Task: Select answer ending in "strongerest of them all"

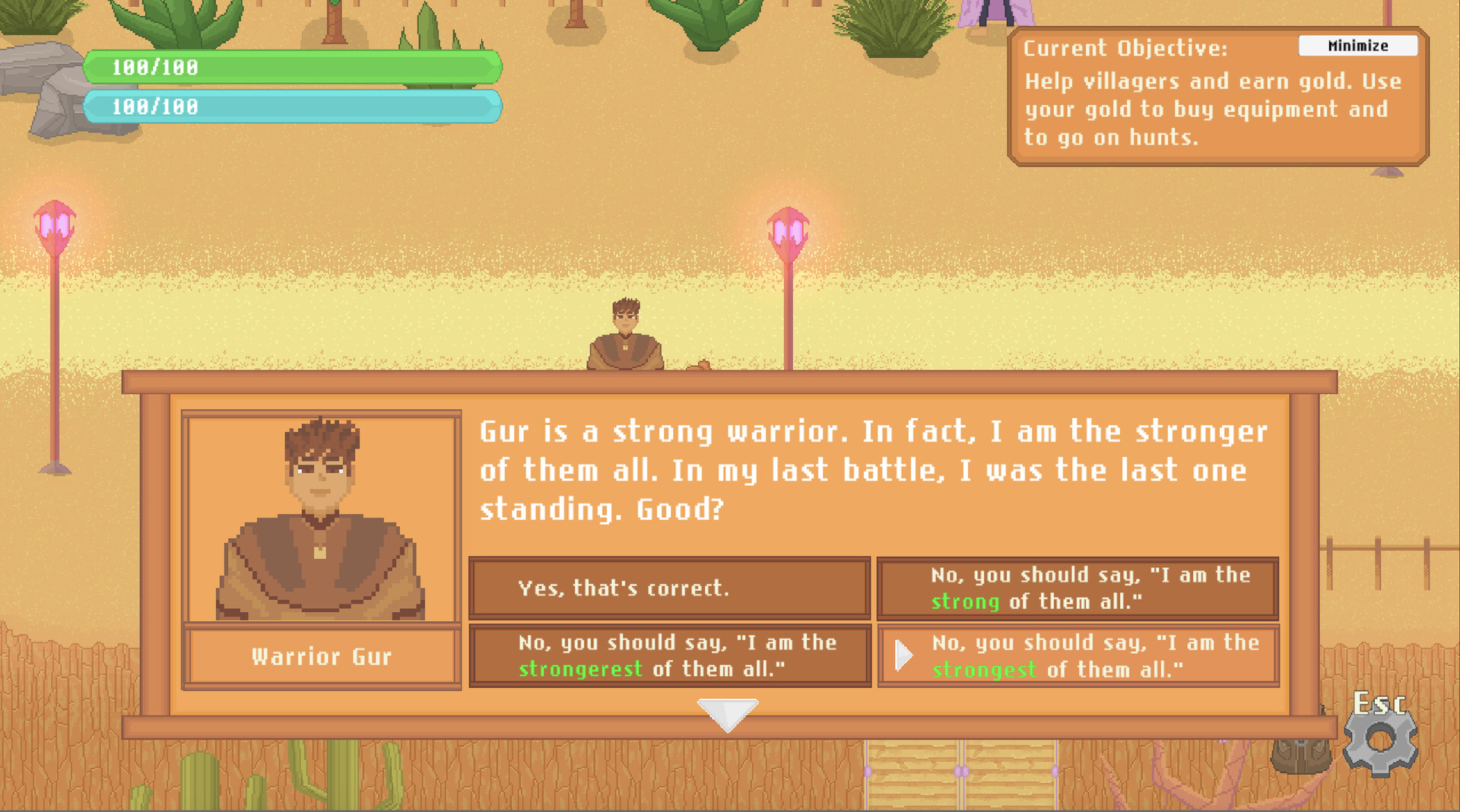Action: point(669,655)
